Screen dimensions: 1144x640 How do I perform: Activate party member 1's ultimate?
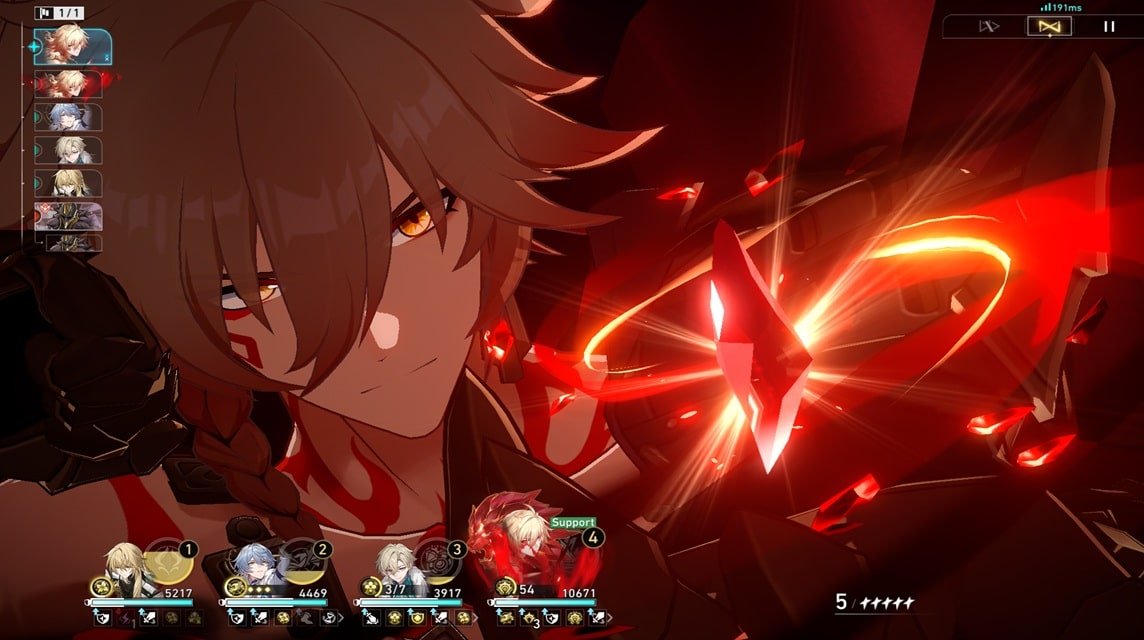click(x=166, y=560)
